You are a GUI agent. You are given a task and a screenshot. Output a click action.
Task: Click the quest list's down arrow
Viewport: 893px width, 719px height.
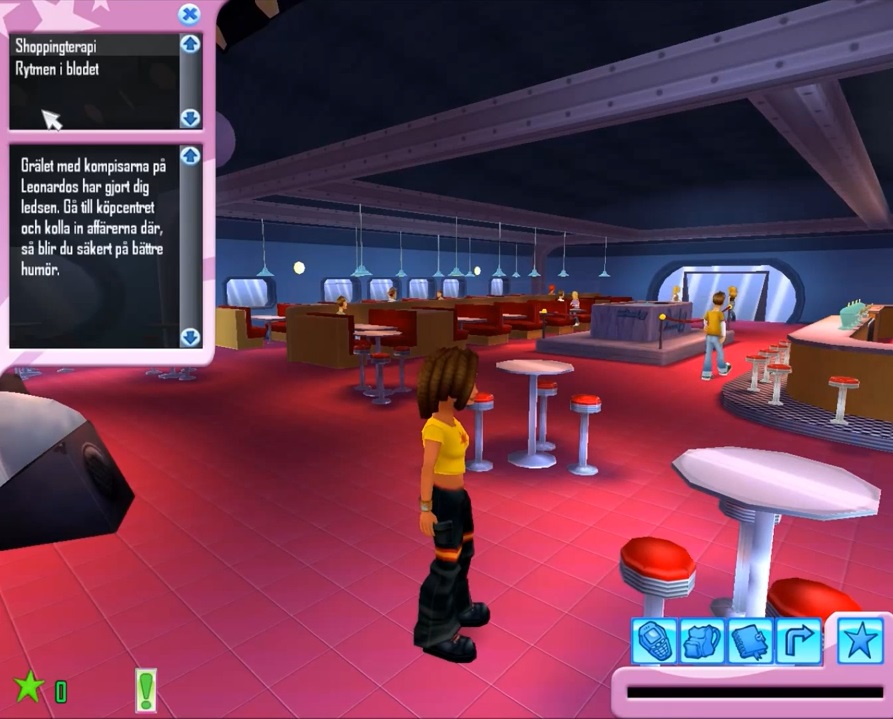coord(190,118)
